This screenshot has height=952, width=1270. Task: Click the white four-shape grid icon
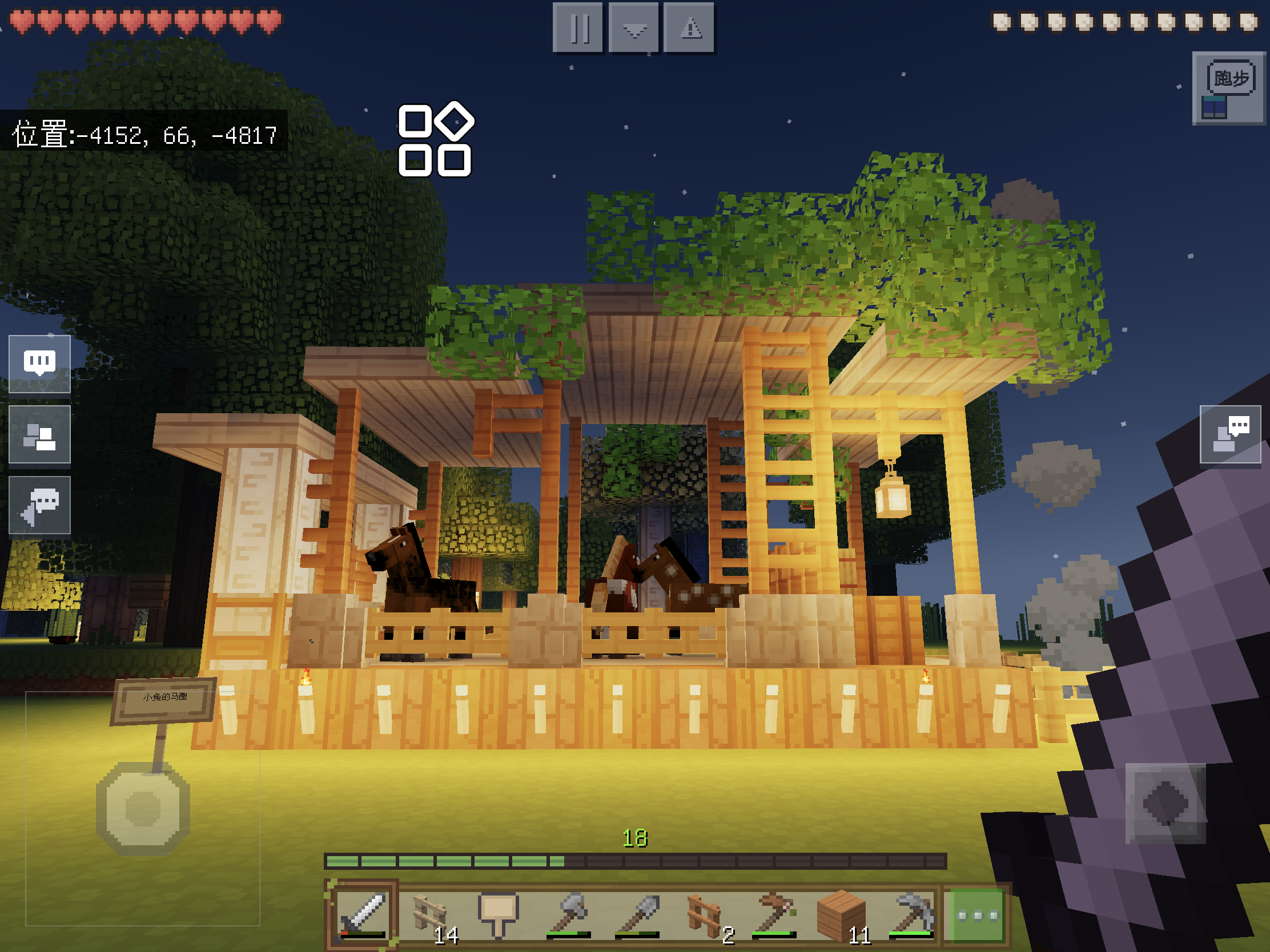[x=435, y=140]
